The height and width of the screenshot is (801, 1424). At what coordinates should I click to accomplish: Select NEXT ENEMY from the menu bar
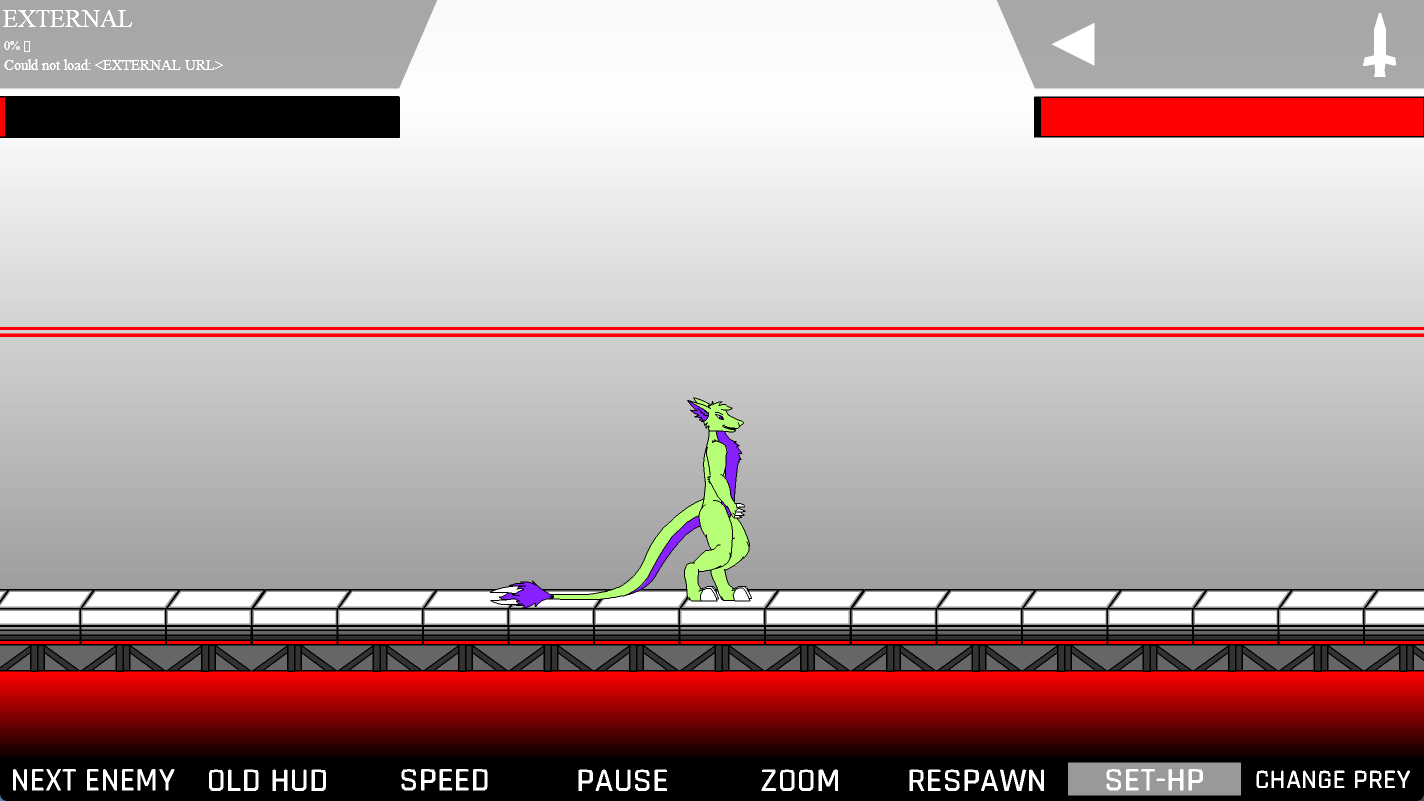94,779
